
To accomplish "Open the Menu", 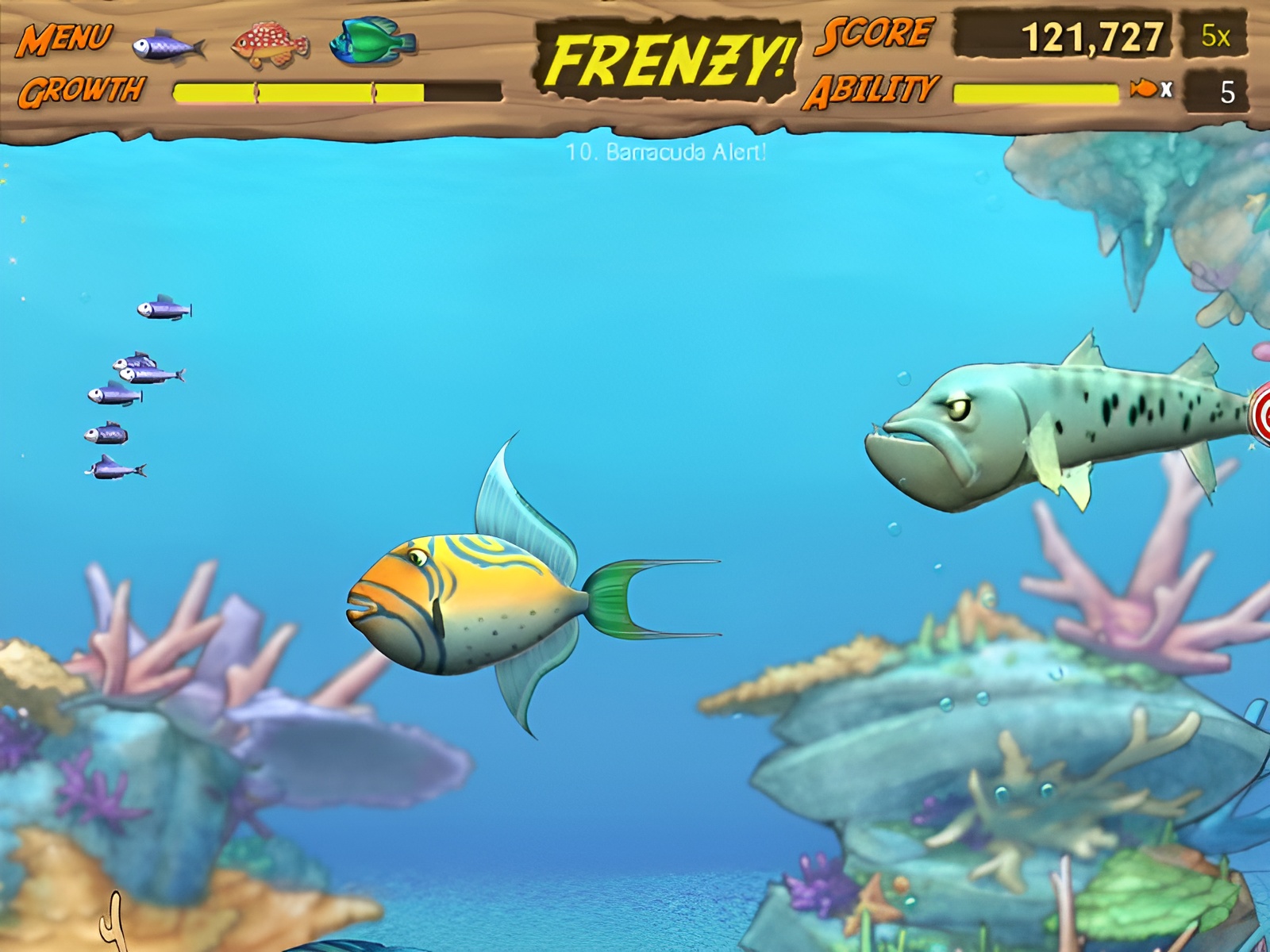I will [x=64, y=39].
